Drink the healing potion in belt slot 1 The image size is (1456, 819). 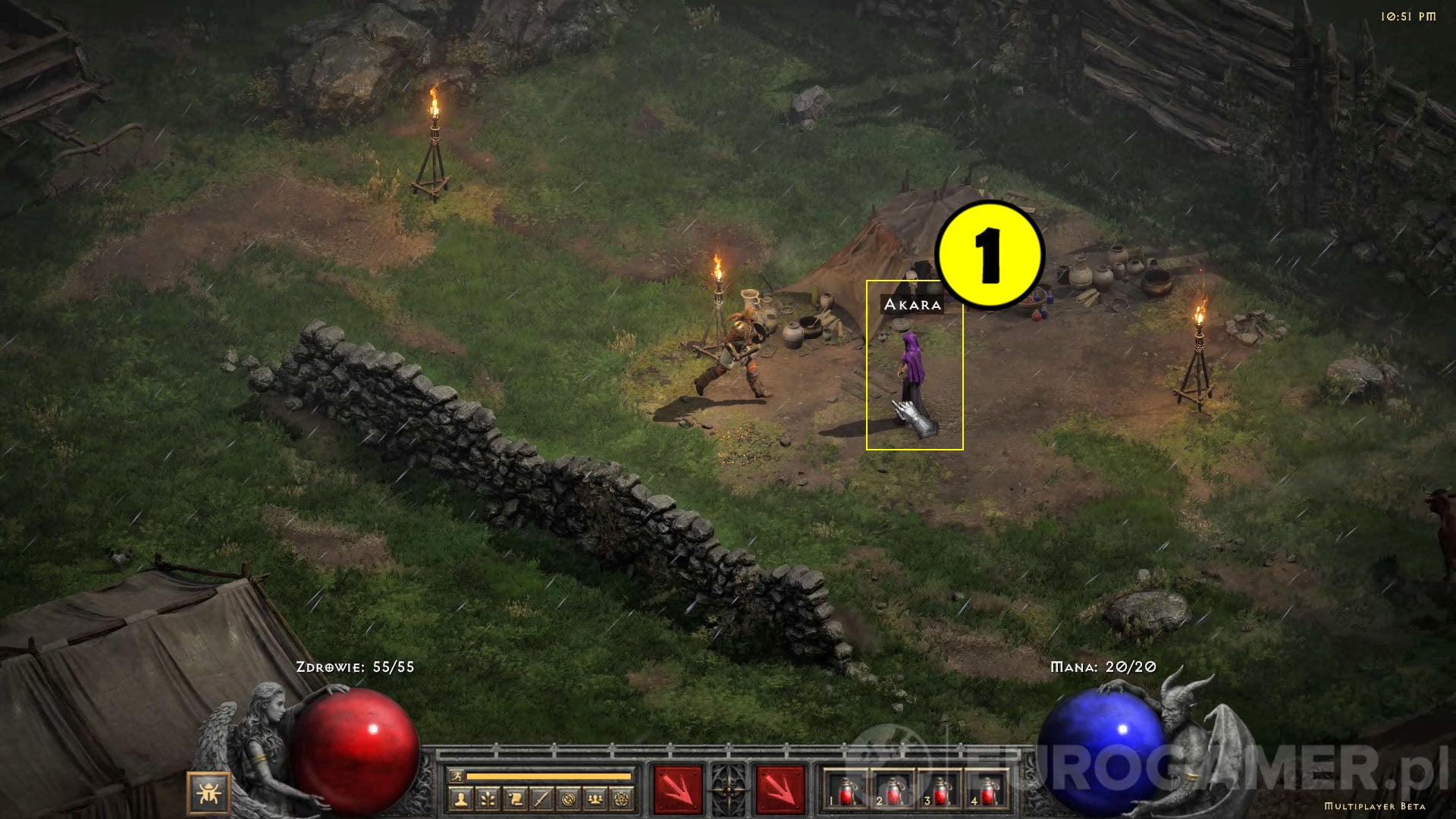coord(846,792)
